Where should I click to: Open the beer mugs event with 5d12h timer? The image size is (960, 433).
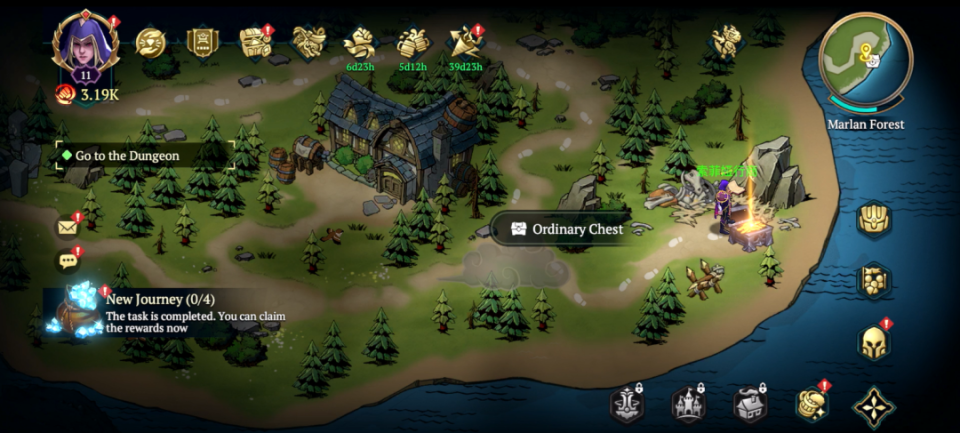pyautogui.click(x=412, y=43)
